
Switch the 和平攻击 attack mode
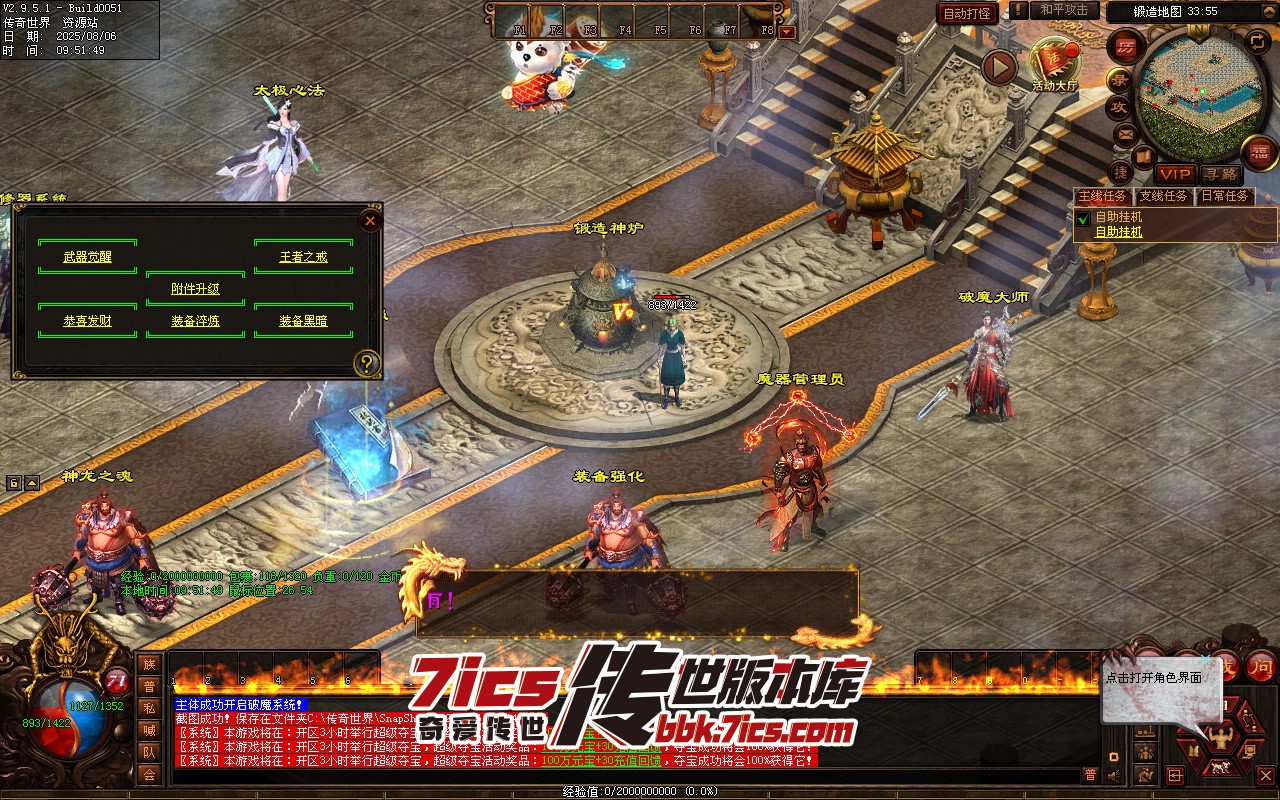pos(1064,10)
